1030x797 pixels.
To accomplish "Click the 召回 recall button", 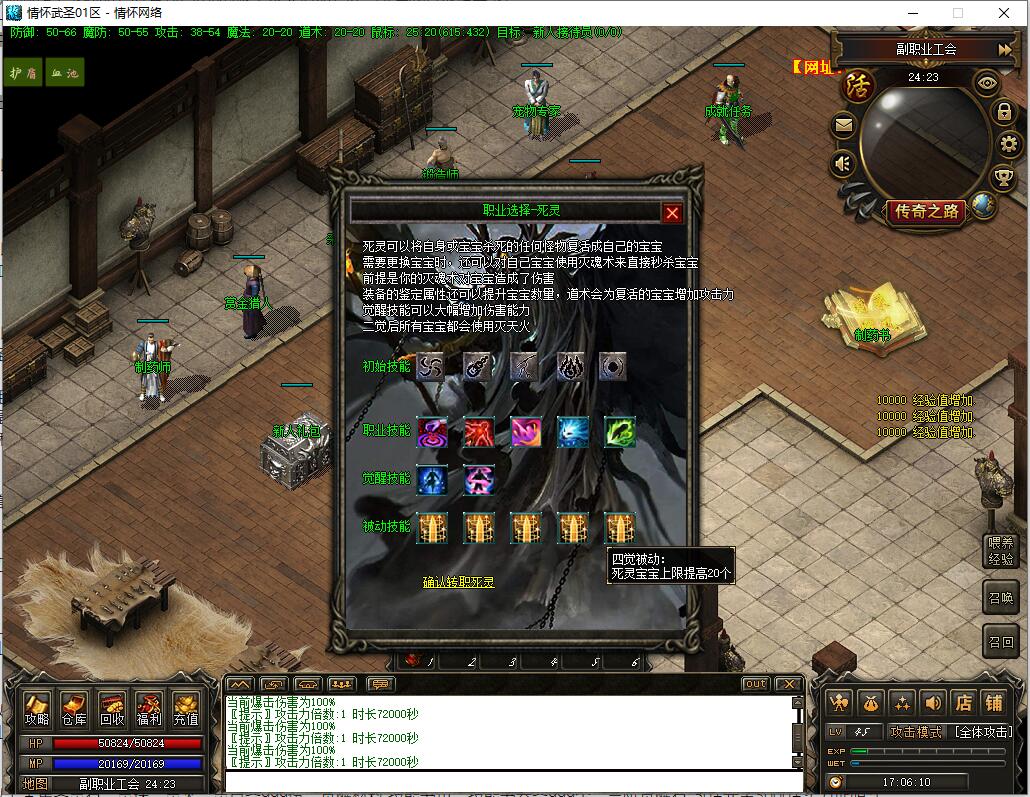I will click(x=1001, y=641).
